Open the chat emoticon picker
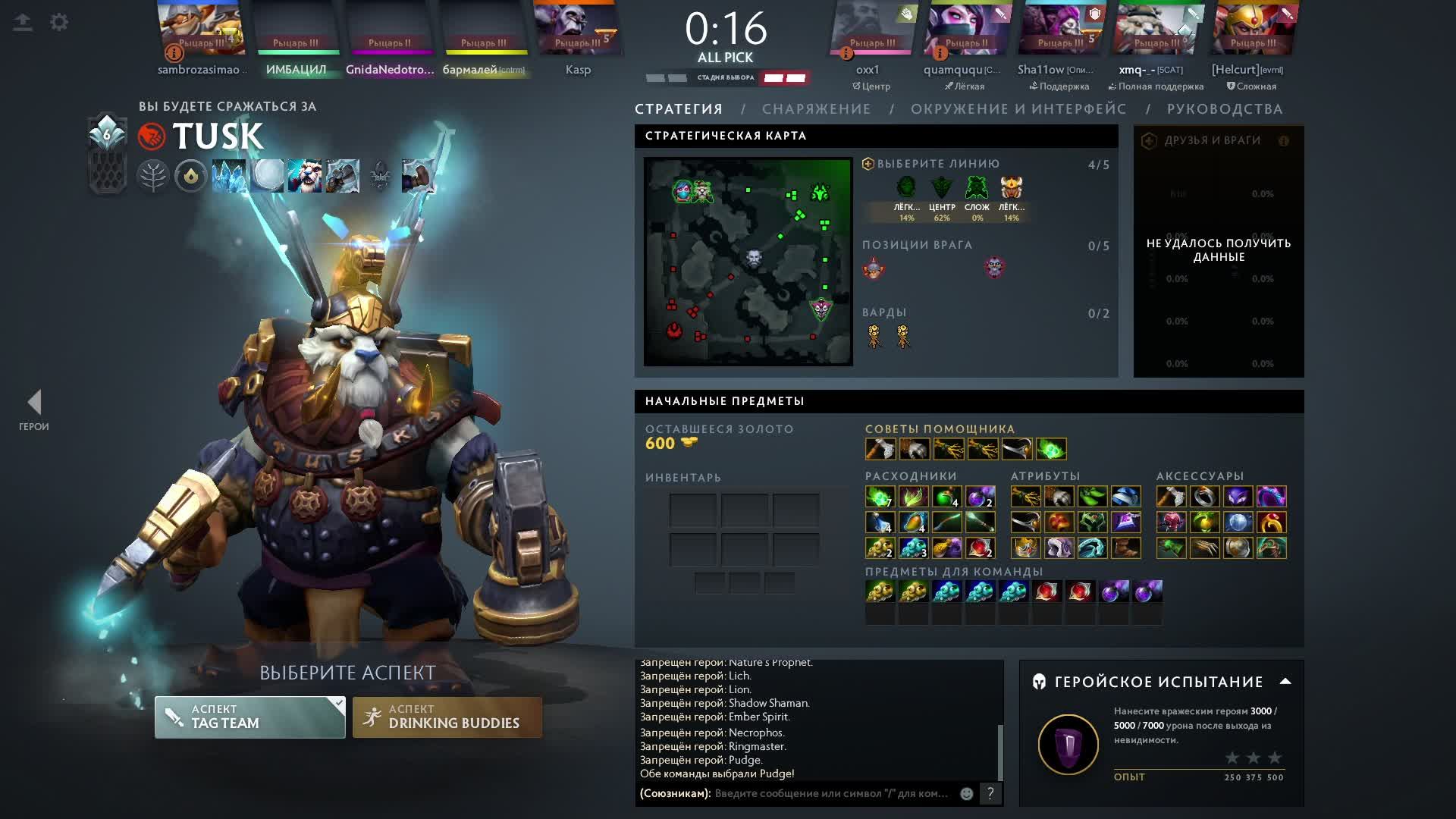1456x819 pixels. [967, 793]
